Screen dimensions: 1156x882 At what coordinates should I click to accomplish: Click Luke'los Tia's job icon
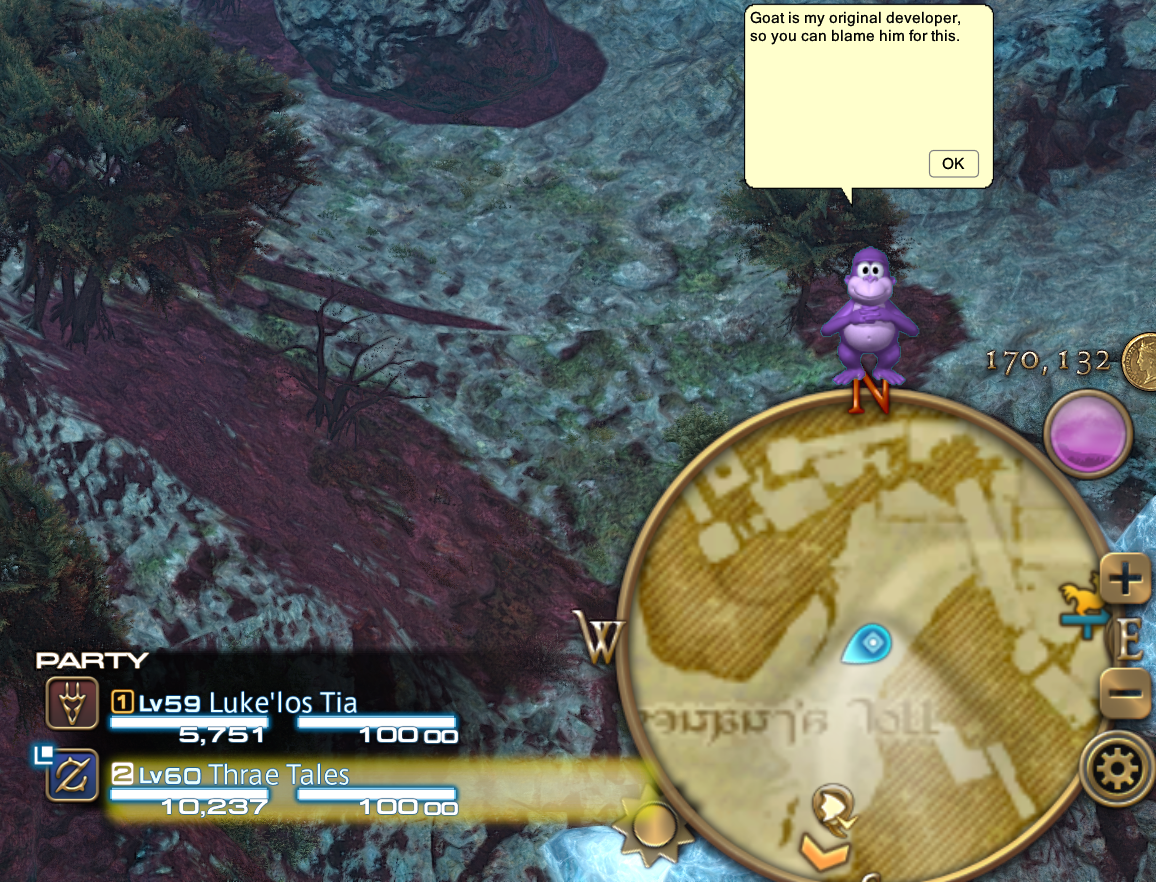coord(72,703)
